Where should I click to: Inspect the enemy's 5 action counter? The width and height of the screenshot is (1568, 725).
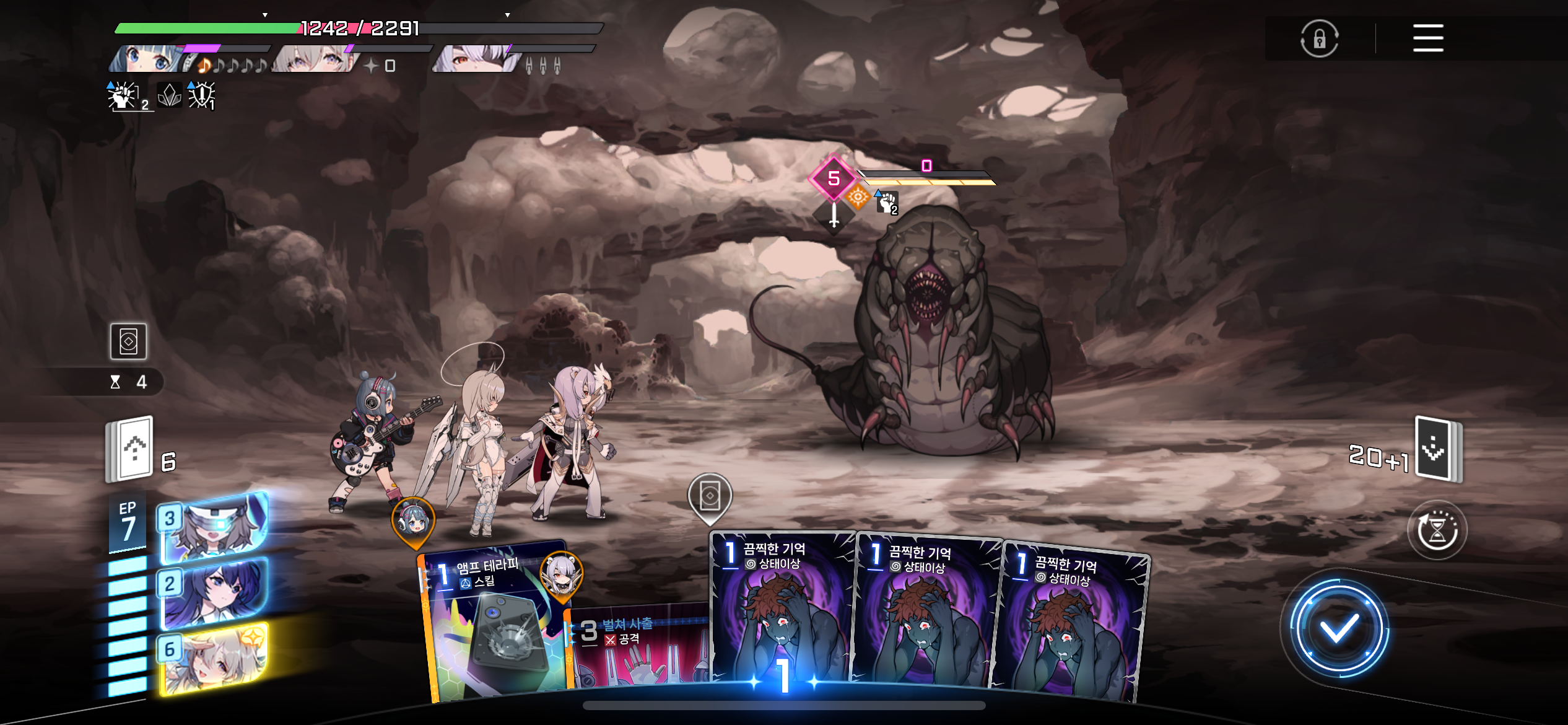click(x=834, y=178)
